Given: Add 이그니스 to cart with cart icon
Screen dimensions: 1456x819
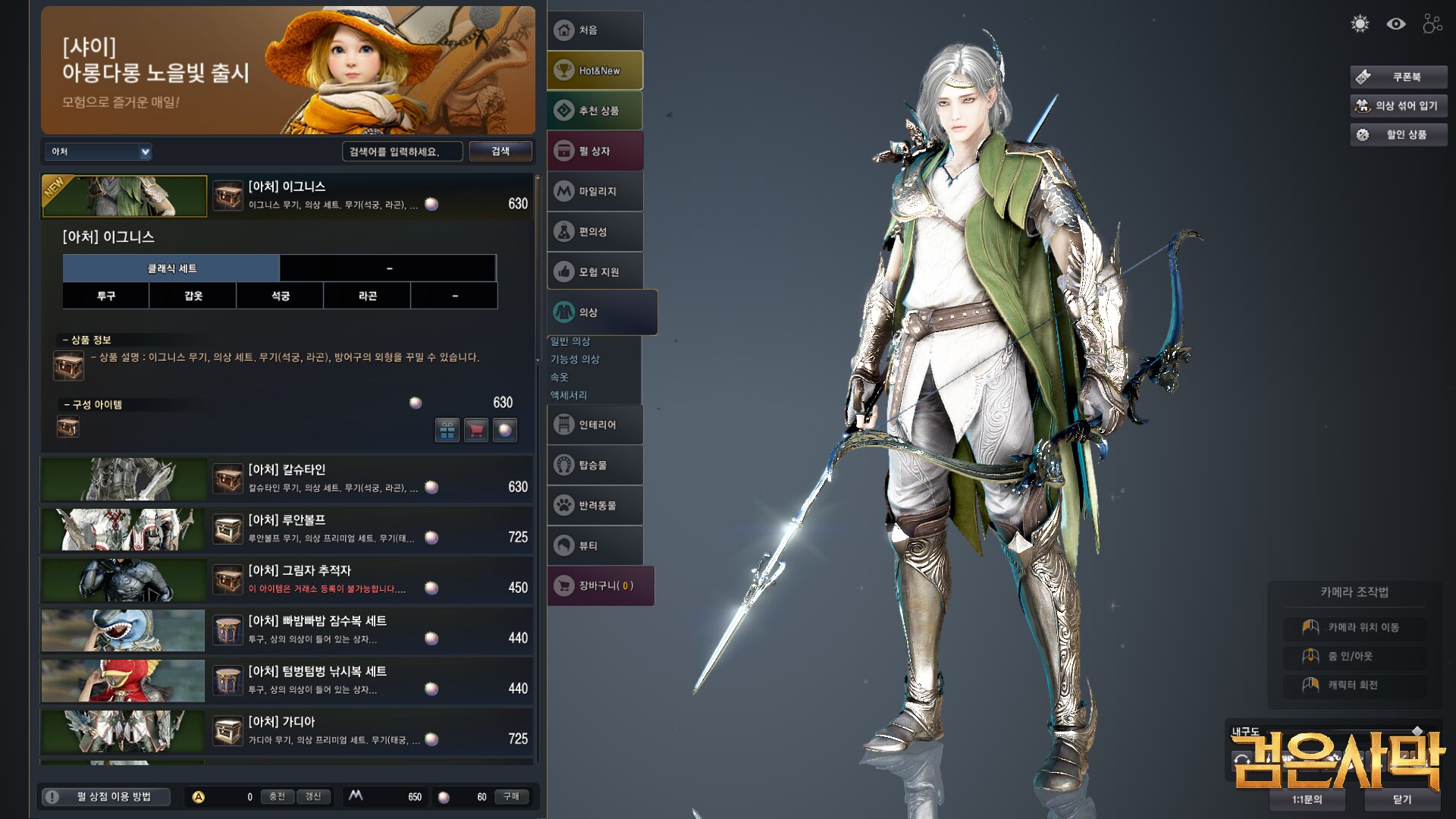Looking at the screenshot, I should (x=475, y=430).
